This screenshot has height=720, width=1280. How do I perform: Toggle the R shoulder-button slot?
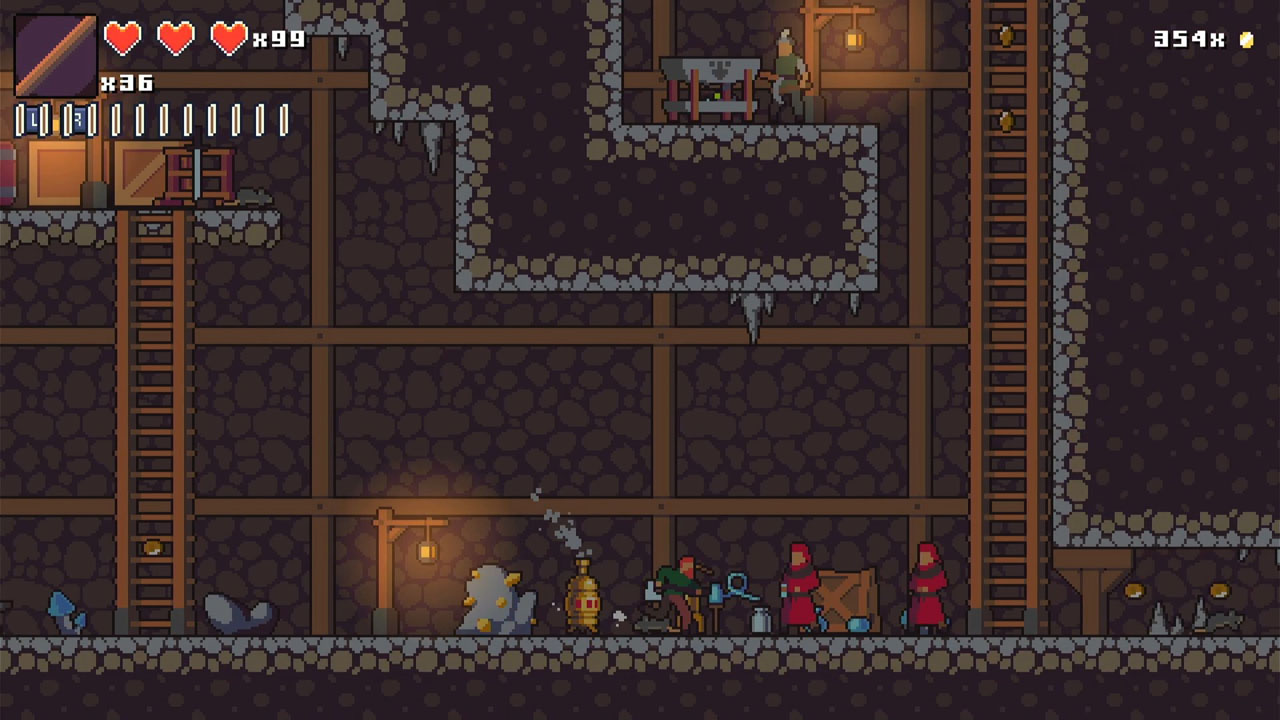(80, 121)
